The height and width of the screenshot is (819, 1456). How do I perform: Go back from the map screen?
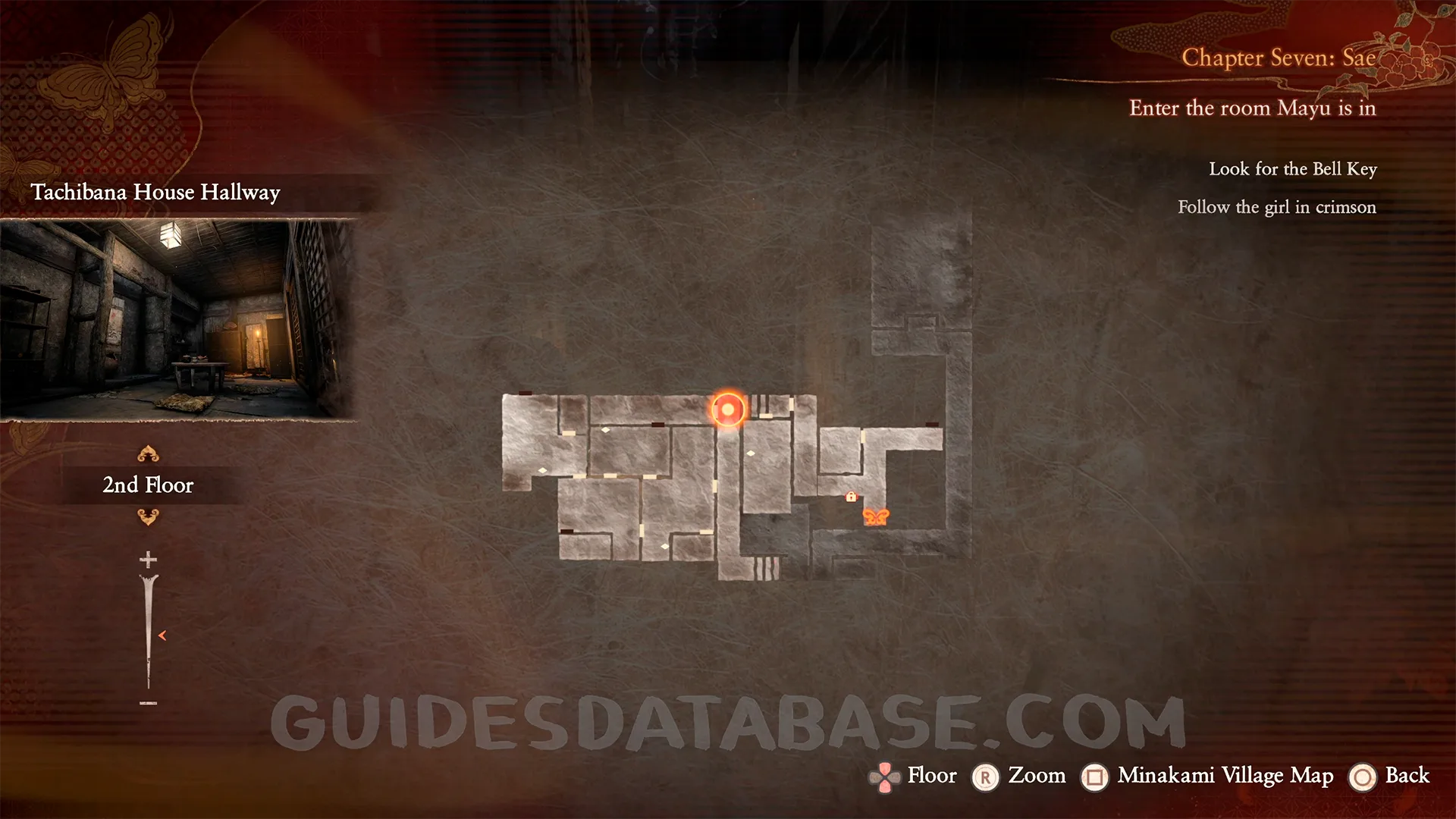click(x=1391, y=776)
